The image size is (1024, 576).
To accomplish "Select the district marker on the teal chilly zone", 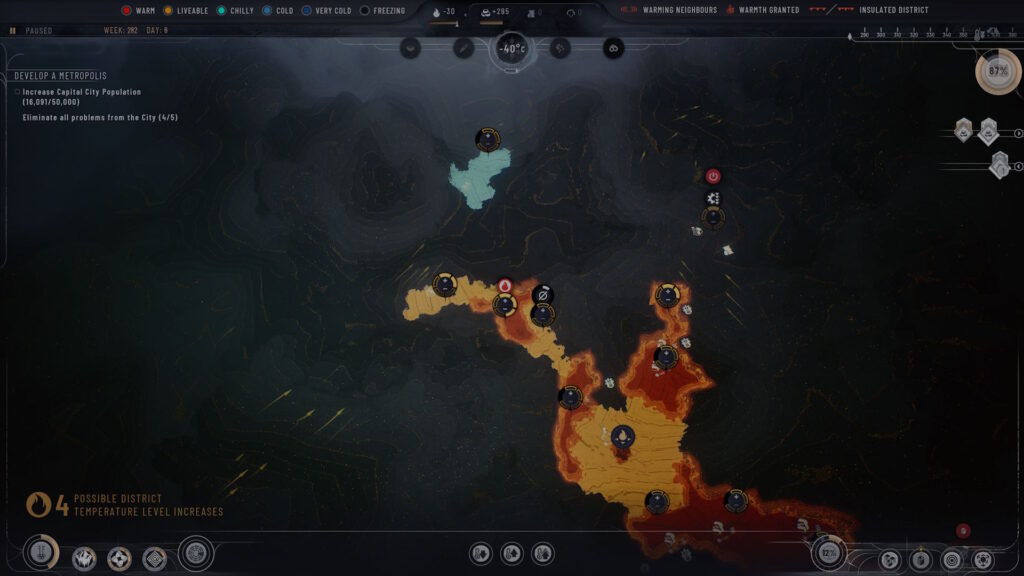I will coord(487,139).
